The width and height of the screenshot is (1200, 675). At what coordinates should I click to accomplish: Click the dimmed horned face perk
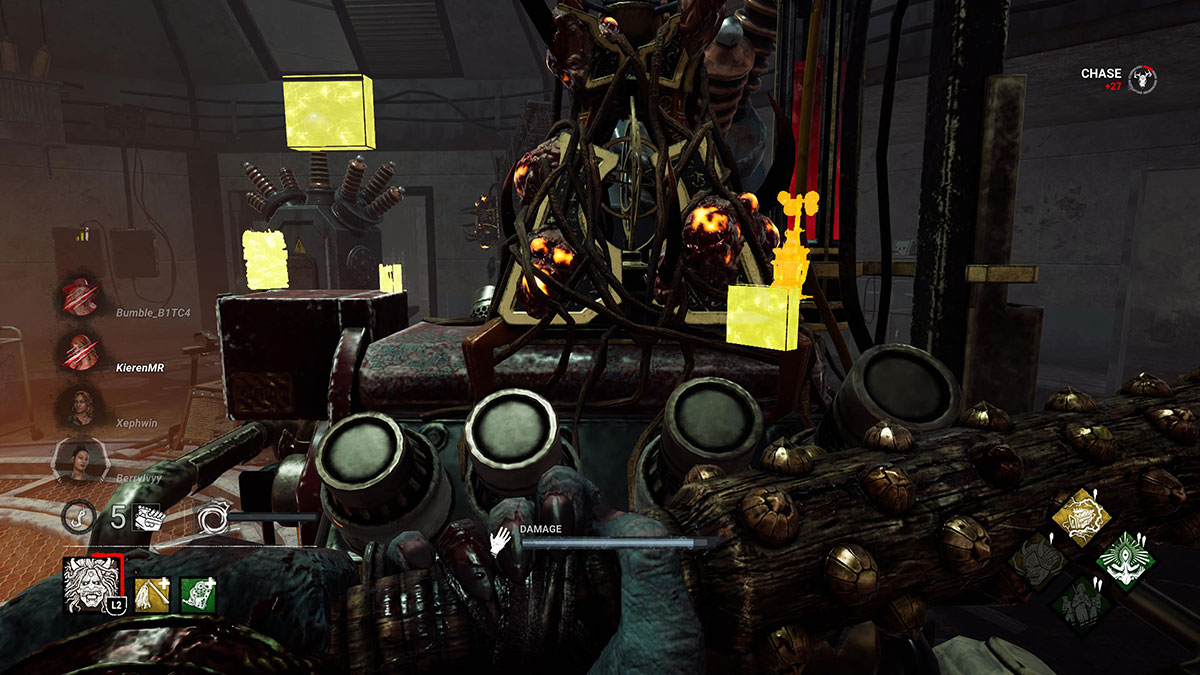(x=1036, y=561)
